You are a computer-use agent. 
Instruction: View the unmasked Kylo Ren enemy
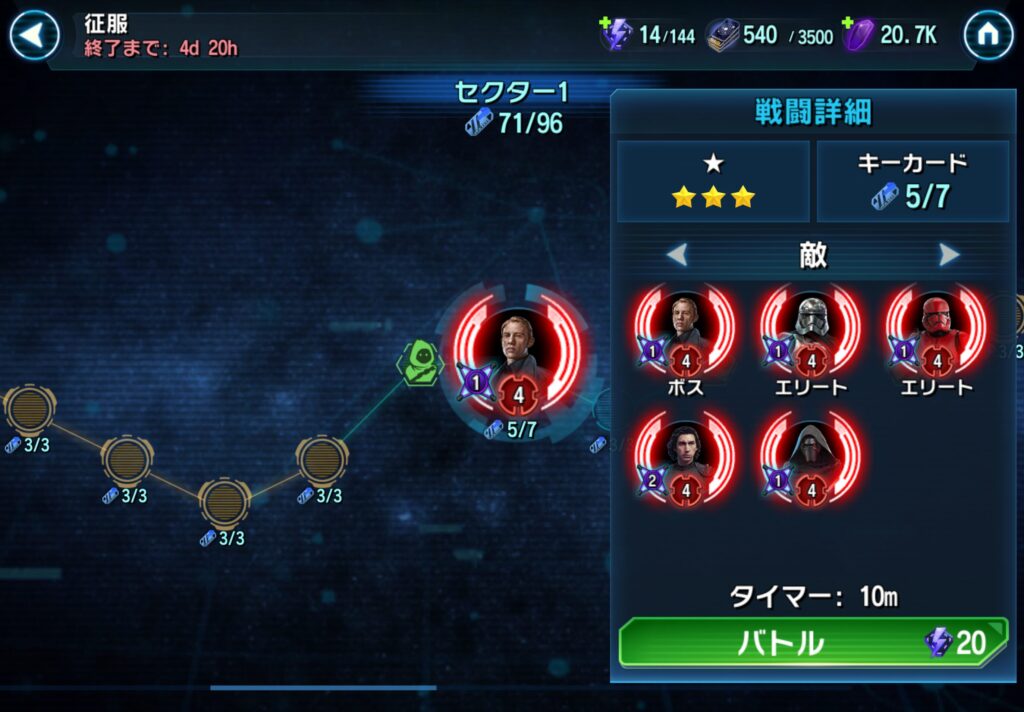click(x=685, y=455)
